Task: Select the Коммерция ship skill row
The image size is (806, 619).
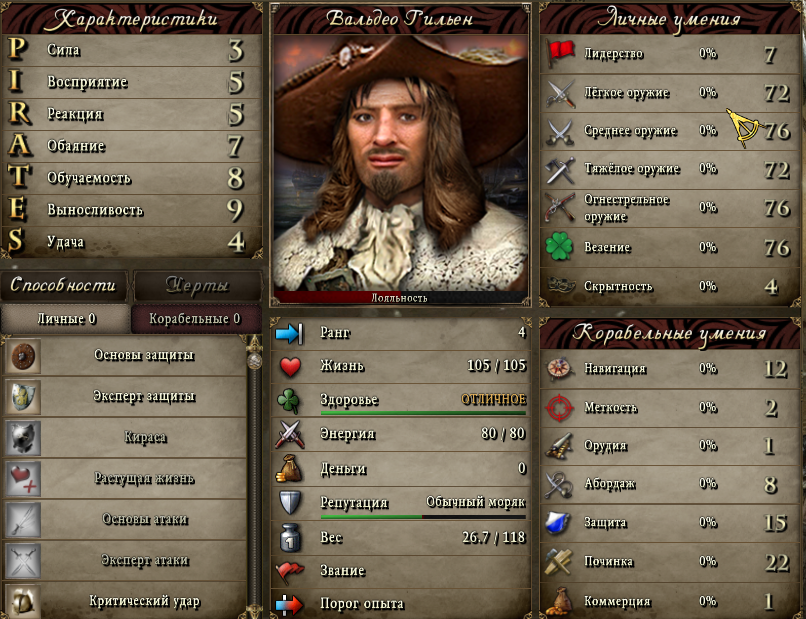Action: tap(670, 601)
